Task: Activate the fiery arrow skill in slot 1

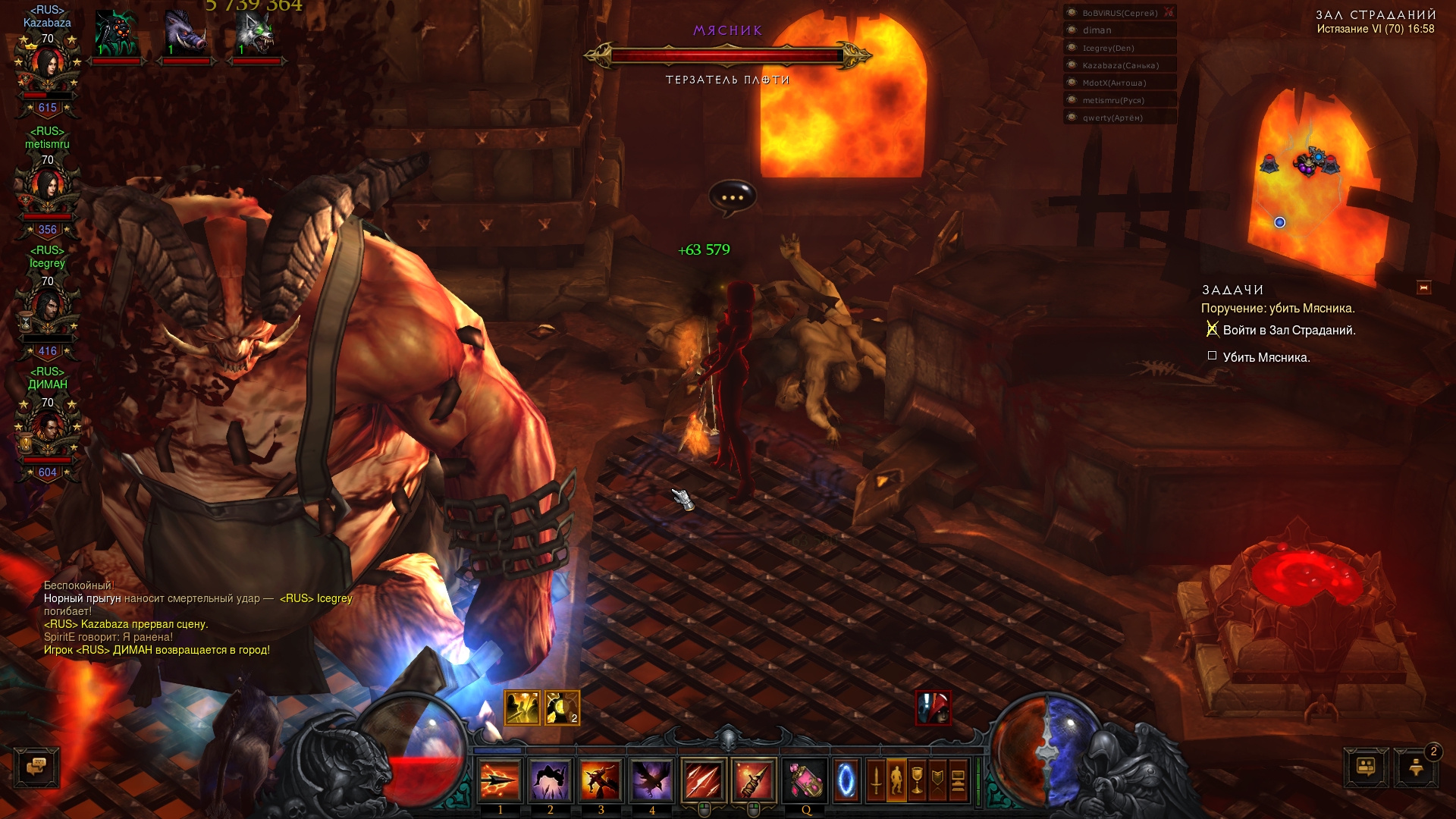Action: tap(500, 780)
